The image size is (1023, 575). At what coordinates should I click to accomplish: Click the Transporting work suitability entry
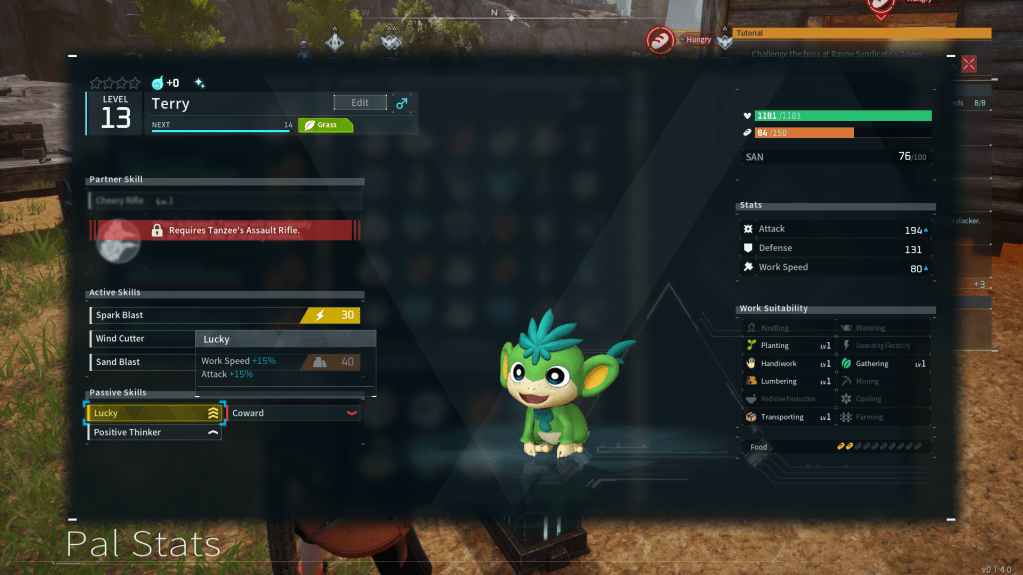(x=787, y=418)
